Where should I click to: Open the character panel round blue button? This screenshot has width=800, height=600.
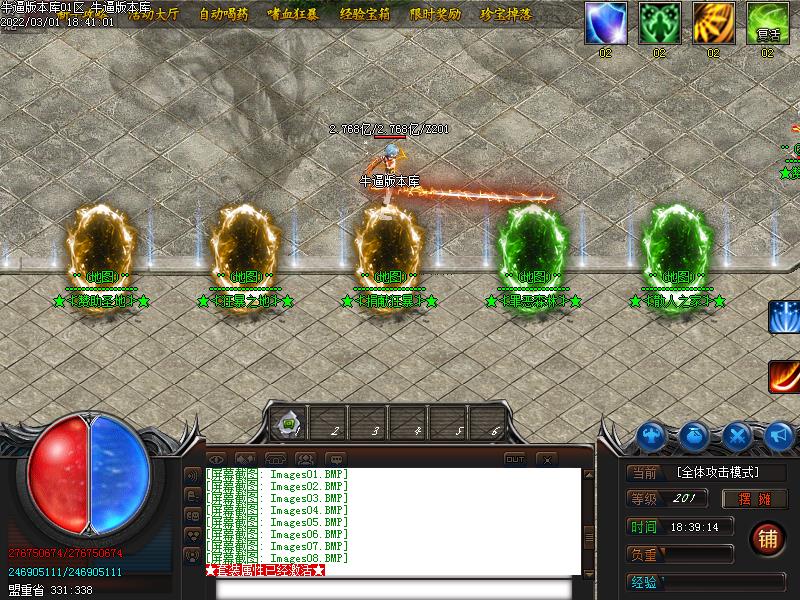(x=651, y=436)
